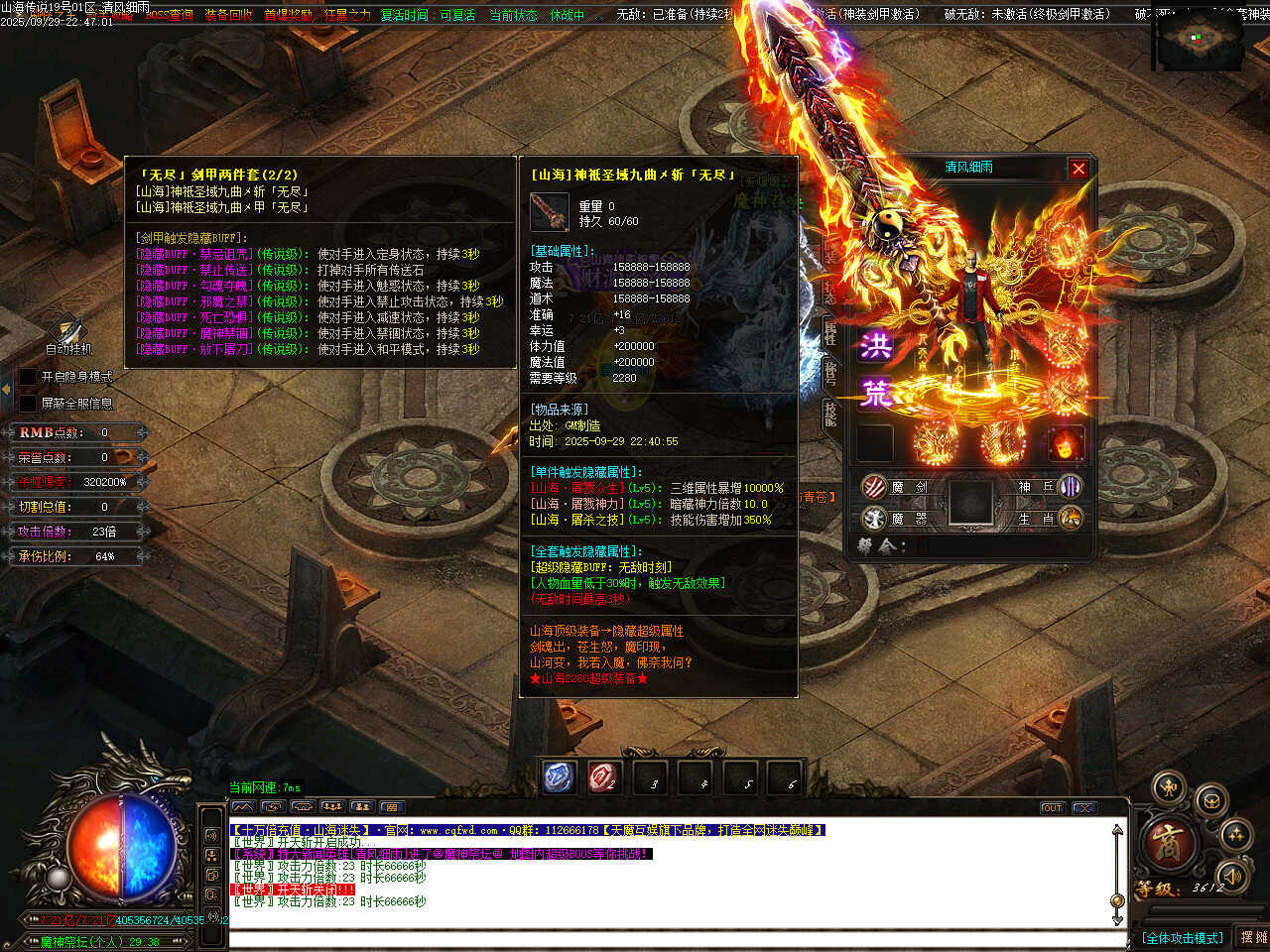The height and width of the screenshot is (952, 1270).
Task: Click the 自动挂机 auto-battle icon
Action: [x=67, y=330]
